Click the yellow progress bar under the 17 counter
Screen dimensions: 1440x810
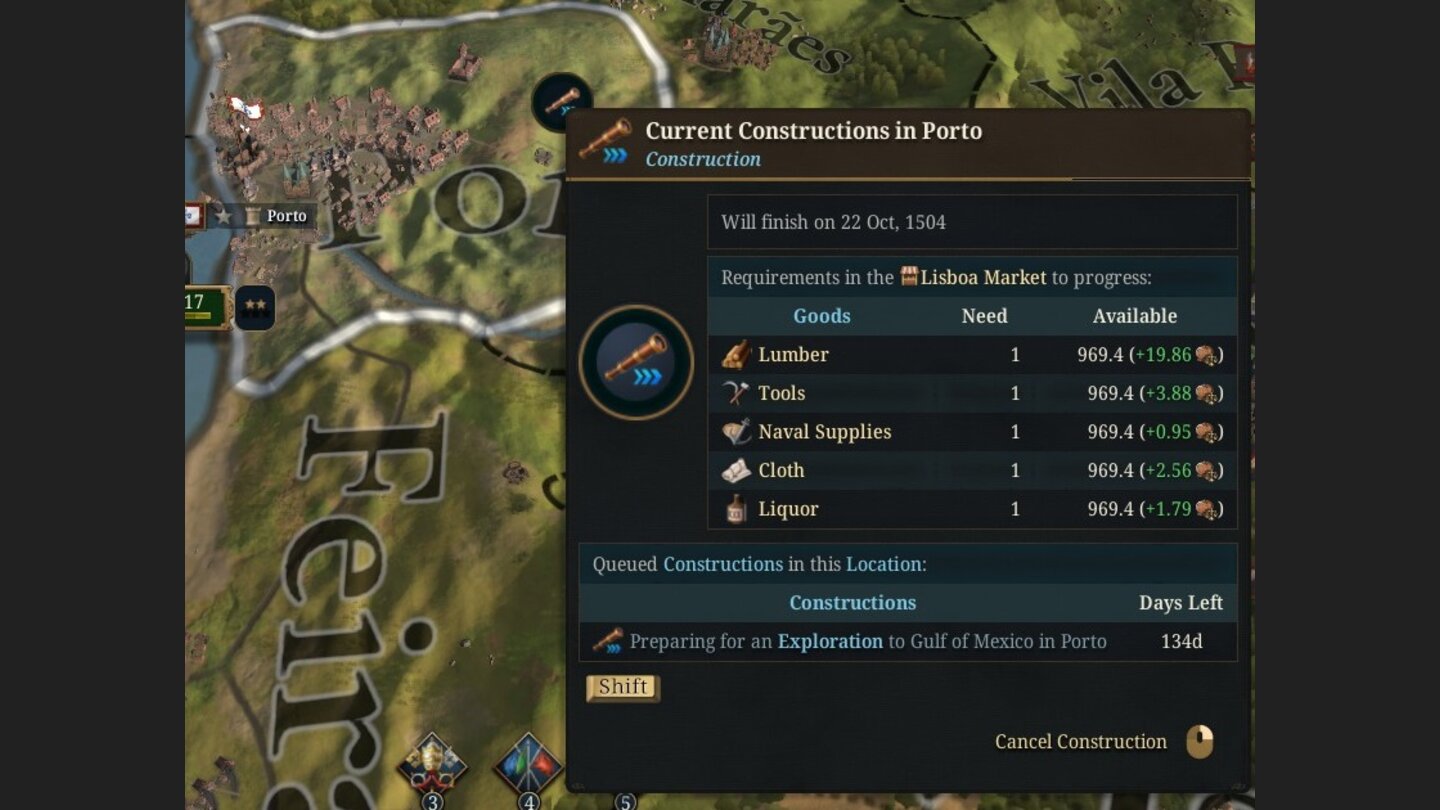pyautogui.click(x=196, y=315)
